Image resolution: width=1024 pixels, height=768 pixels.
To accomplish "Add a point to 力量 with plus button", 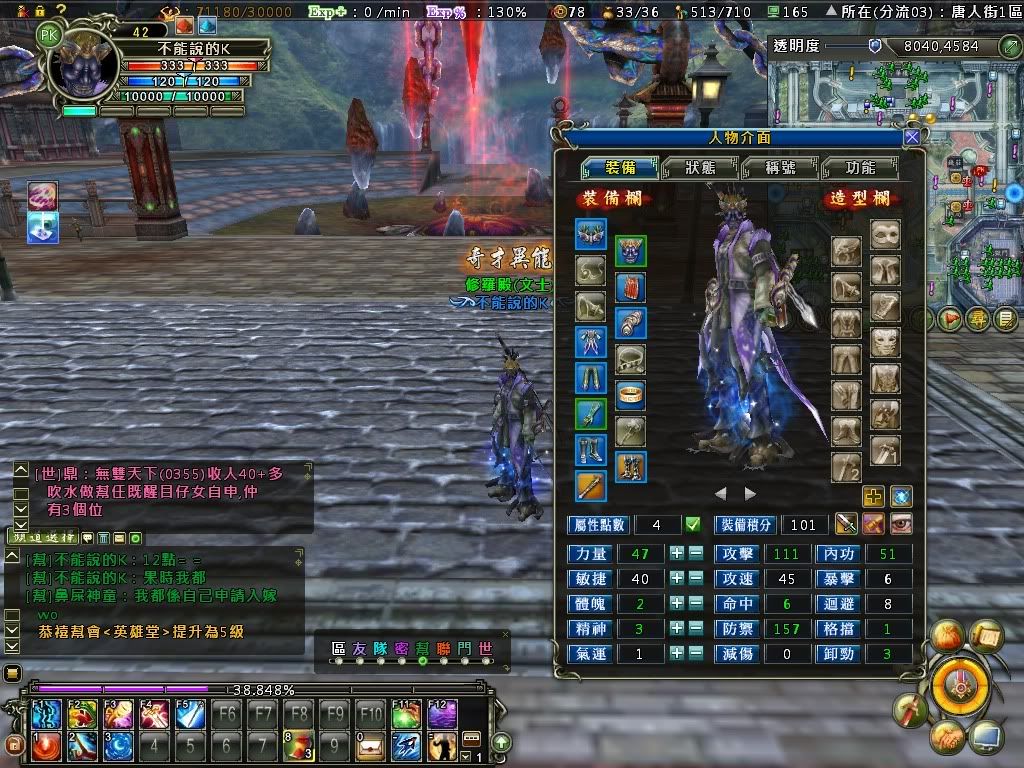I will click(x=677, y=554).
